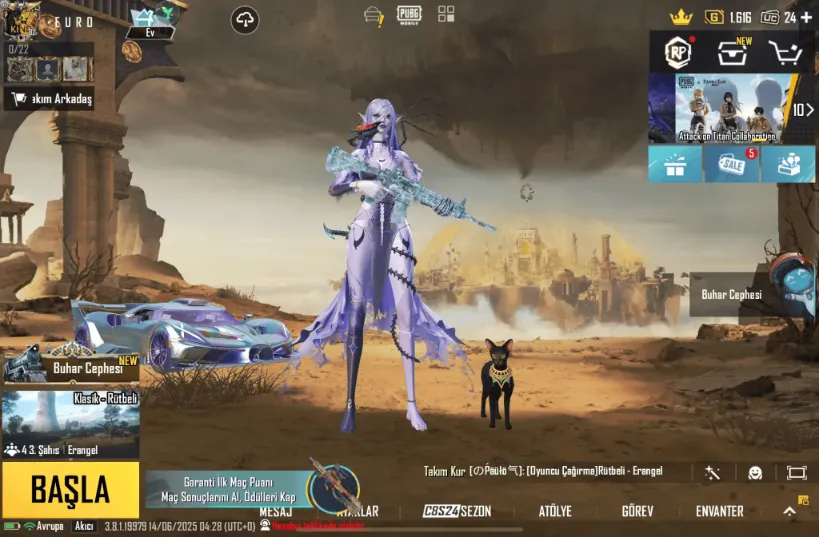Open the SALE tag offers icon
The height and width of the screenshot is (537, 819).
click(732, 165)
